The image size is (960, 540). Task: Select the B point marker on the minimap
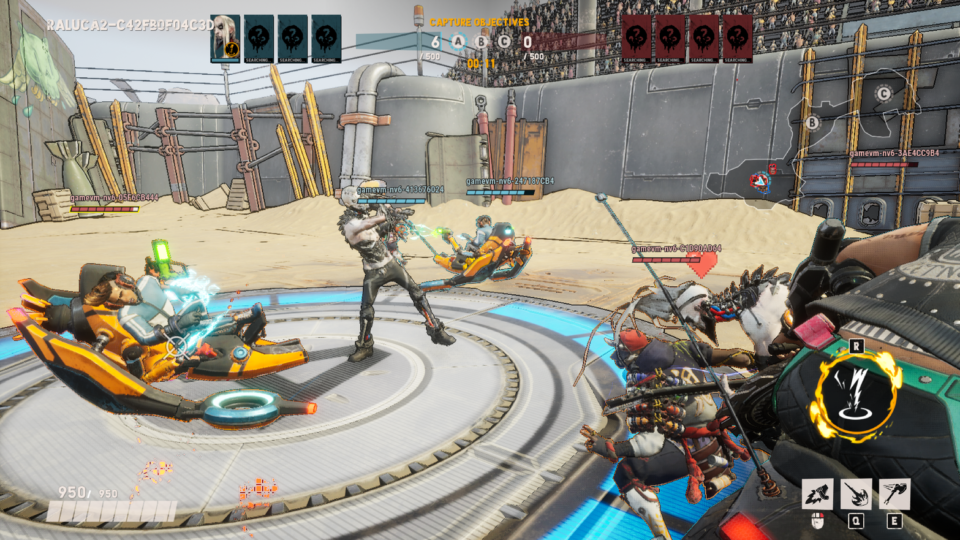[x=812, y=123]
